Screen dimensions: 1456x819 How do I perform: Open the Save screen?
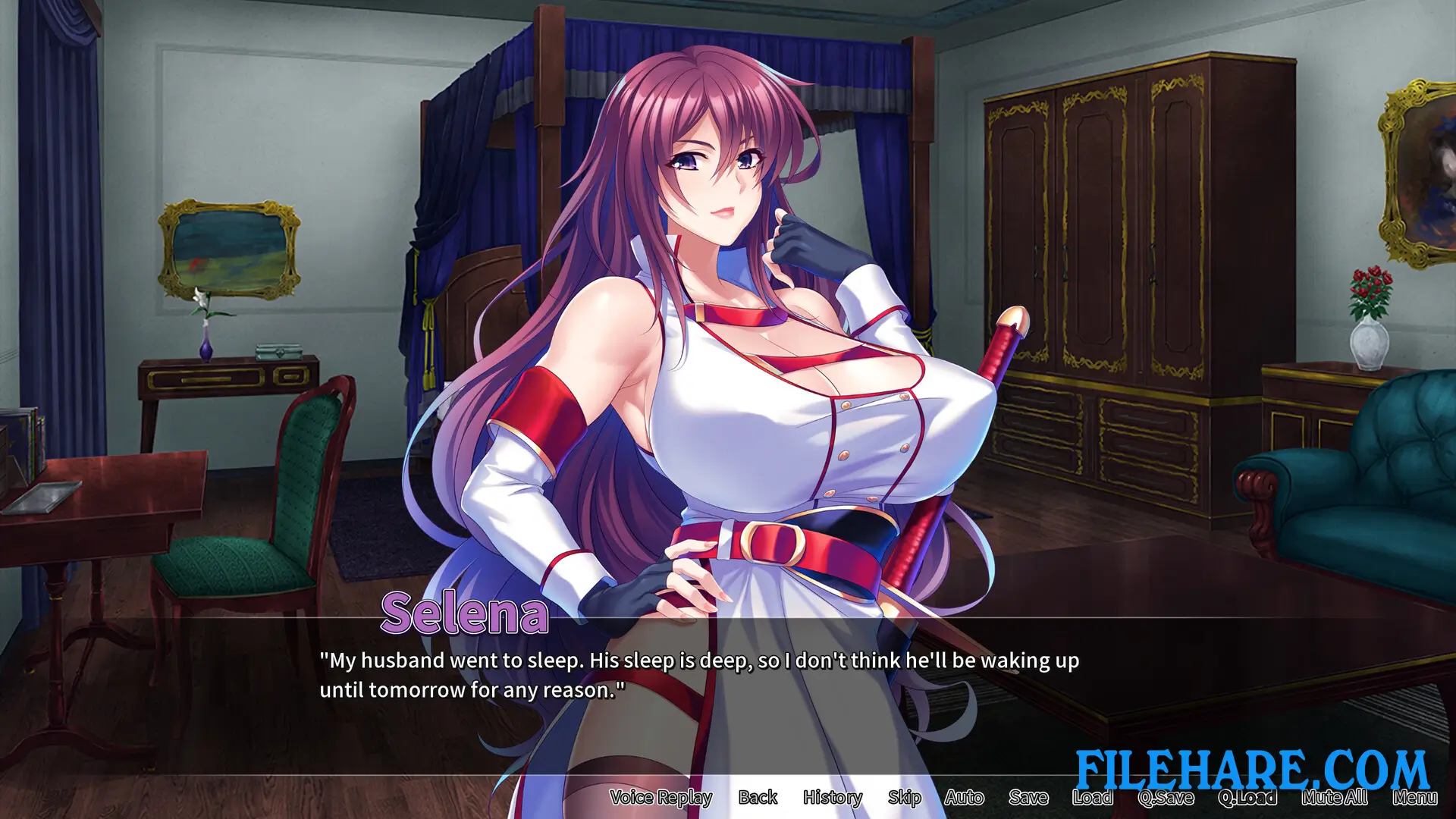(x=1028, y=797)
